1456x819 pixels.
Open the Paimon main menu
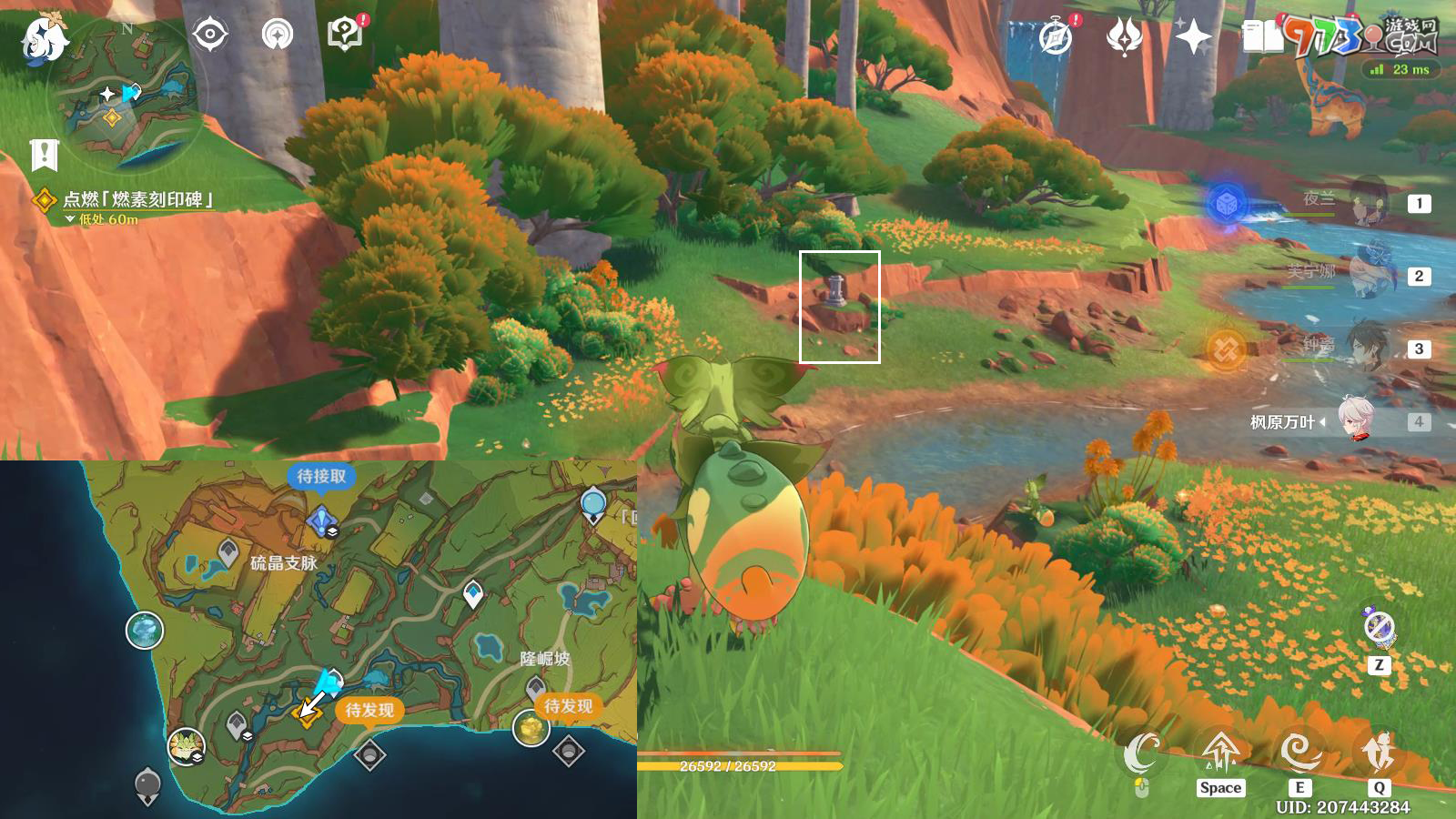[x=44, y=38]
